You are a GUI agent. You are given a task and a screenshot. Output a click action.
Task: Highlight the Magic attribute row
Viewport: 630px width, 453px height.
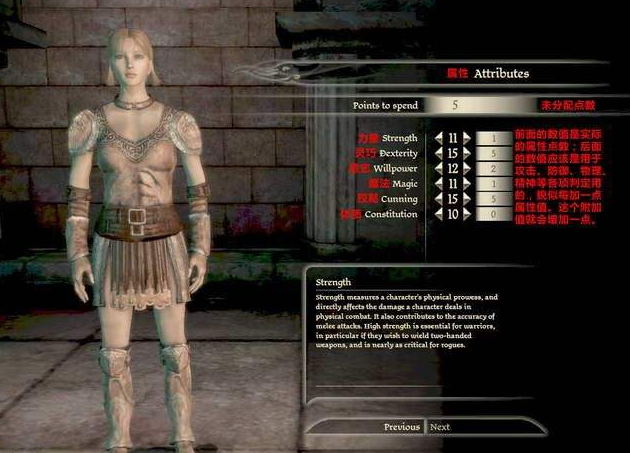pyautogui.click(x=404, y=184)
